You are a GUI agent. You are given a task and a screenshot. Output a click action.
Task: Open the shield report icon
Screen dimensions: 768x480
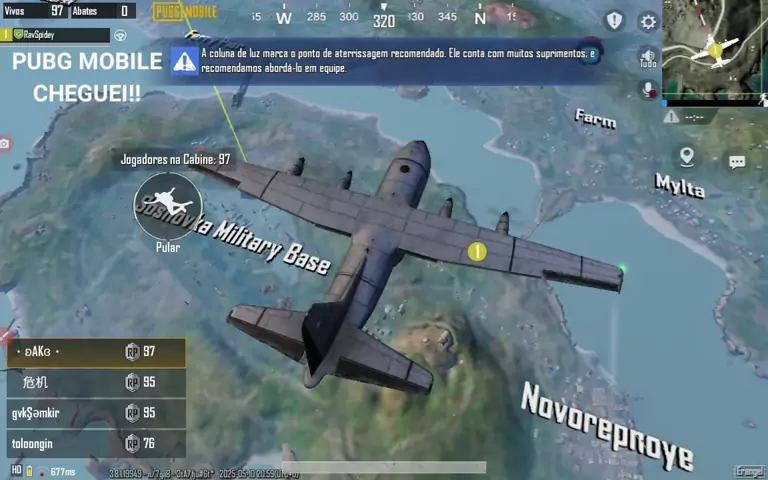pos(614,21)
